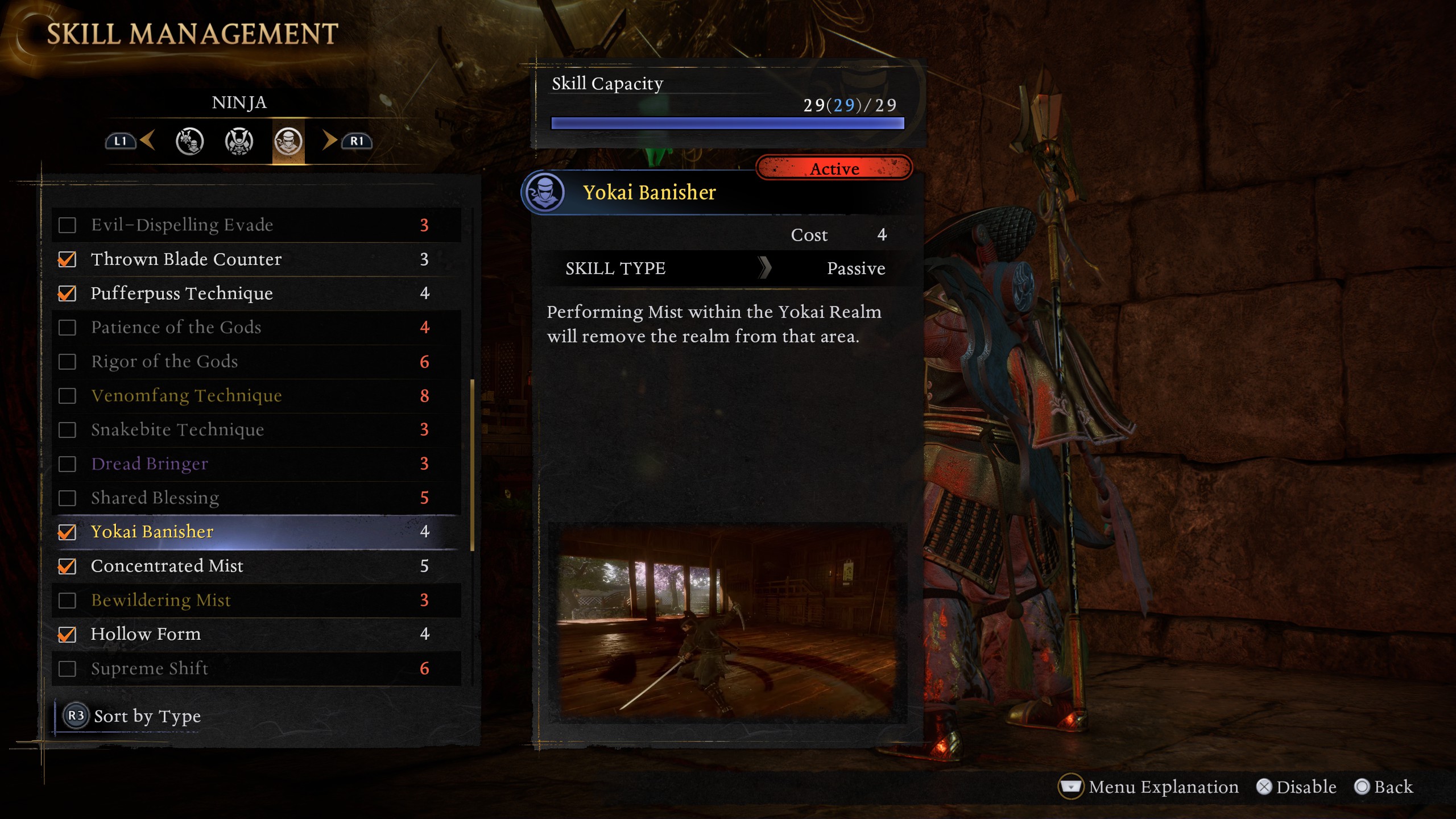Screen dimensions: 1456x819
Task: Disable the Hollow Form checkbox
Action: coord(67,635)
